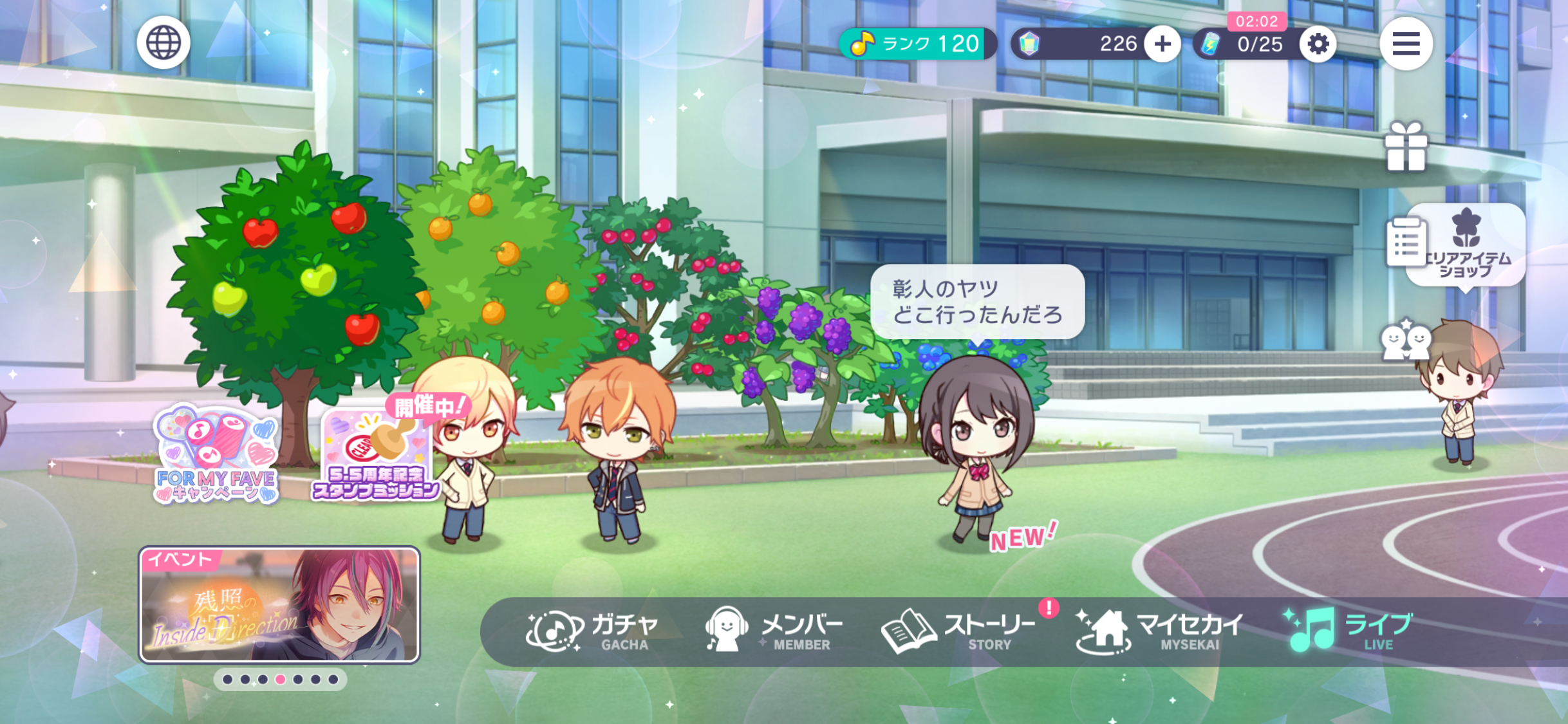Open the Inside Direction event banner
This screenshot has width=1568, height=724.
279,605
